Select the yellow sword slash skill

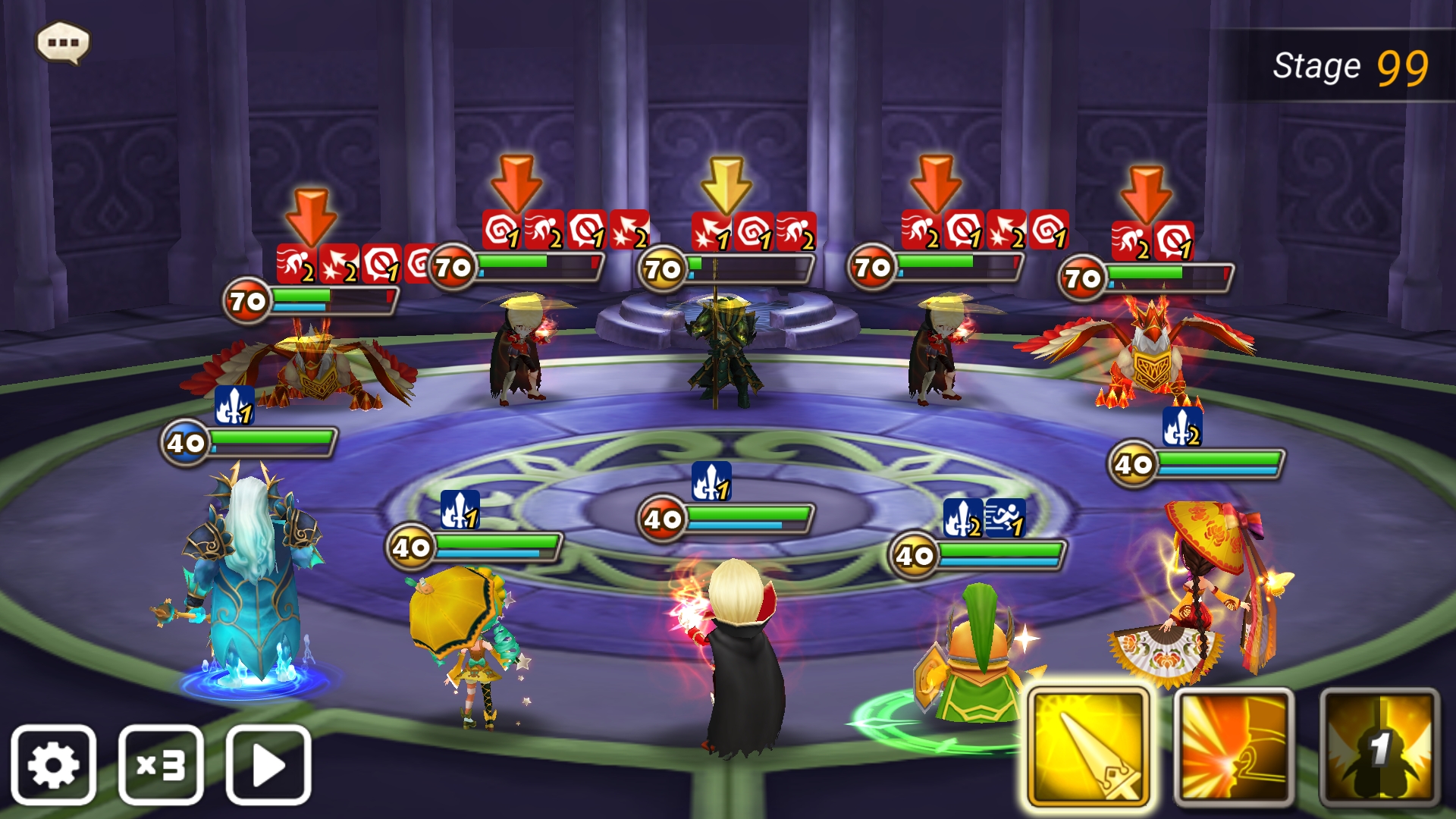[x=1088, y=748]
